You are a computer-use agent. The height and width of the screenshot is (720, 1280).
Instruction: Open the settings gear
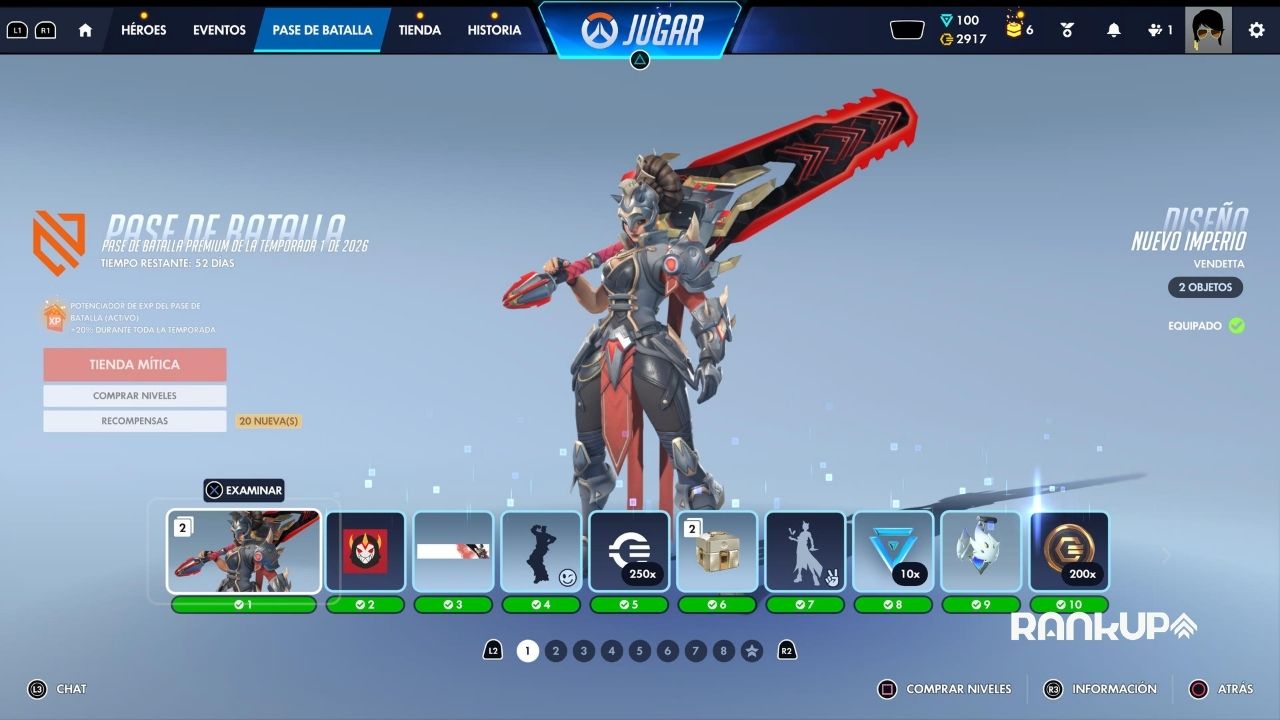click(x=1256, y=30)
